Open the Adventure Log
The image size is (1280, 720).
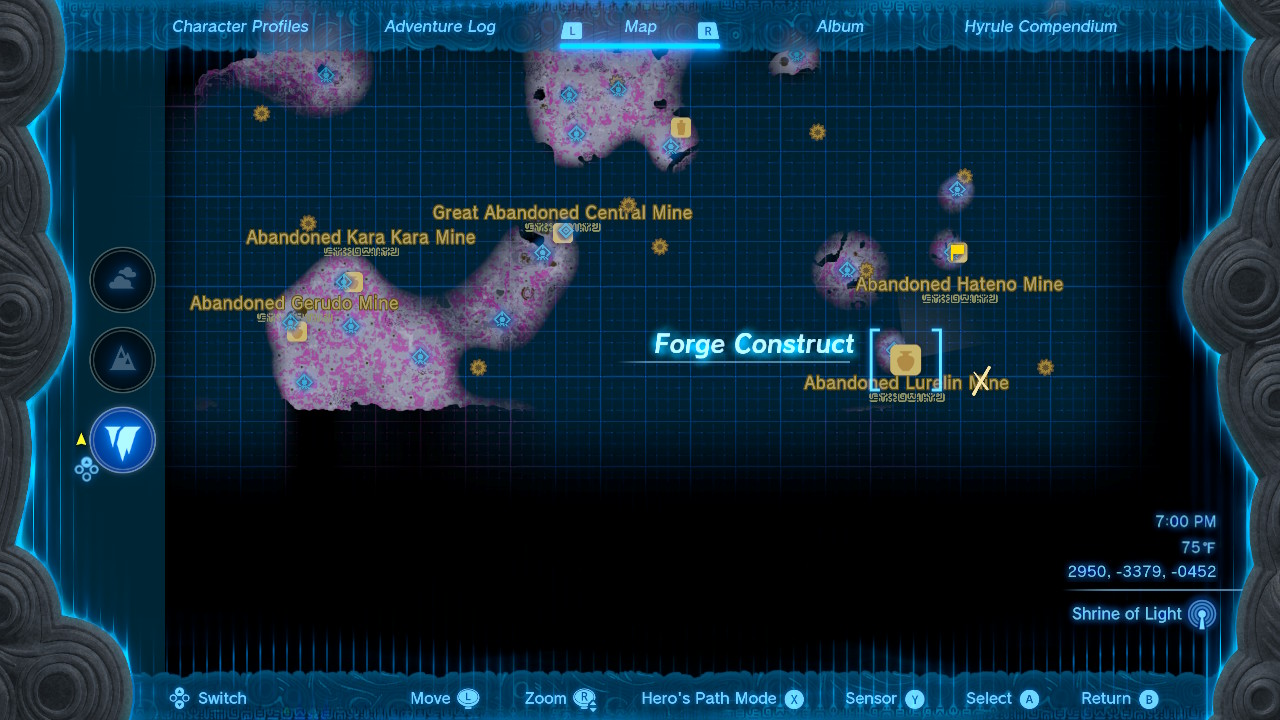(x=440, y=26)
